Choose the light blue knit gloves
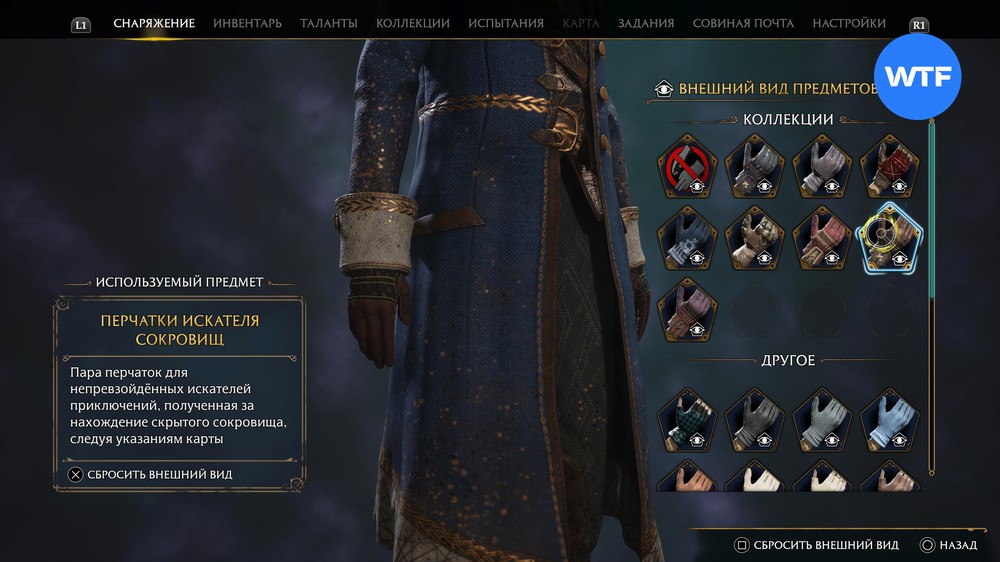 [x=889, y=419]
